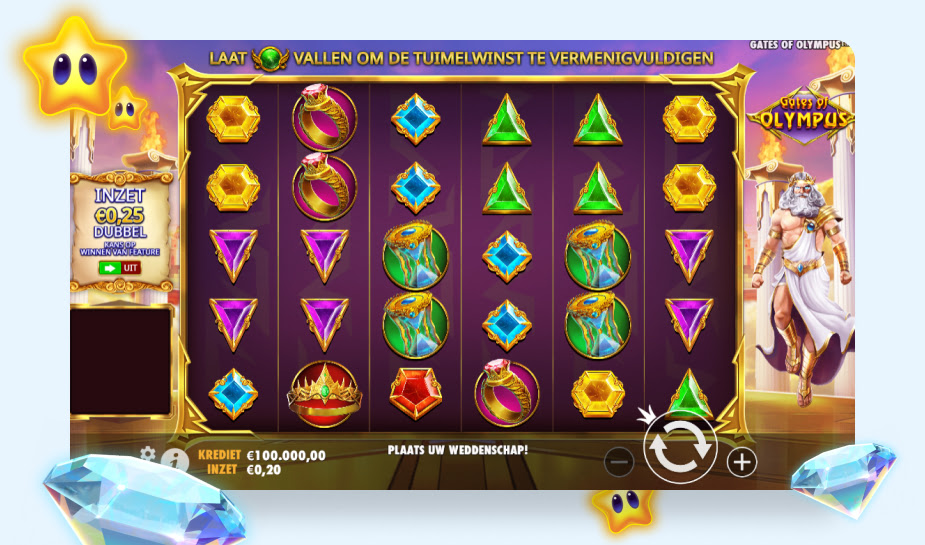Image resolution: width=925 pixels, height=545 pixels.
Task: Show game info with the i icon
Action: point(175,460)
